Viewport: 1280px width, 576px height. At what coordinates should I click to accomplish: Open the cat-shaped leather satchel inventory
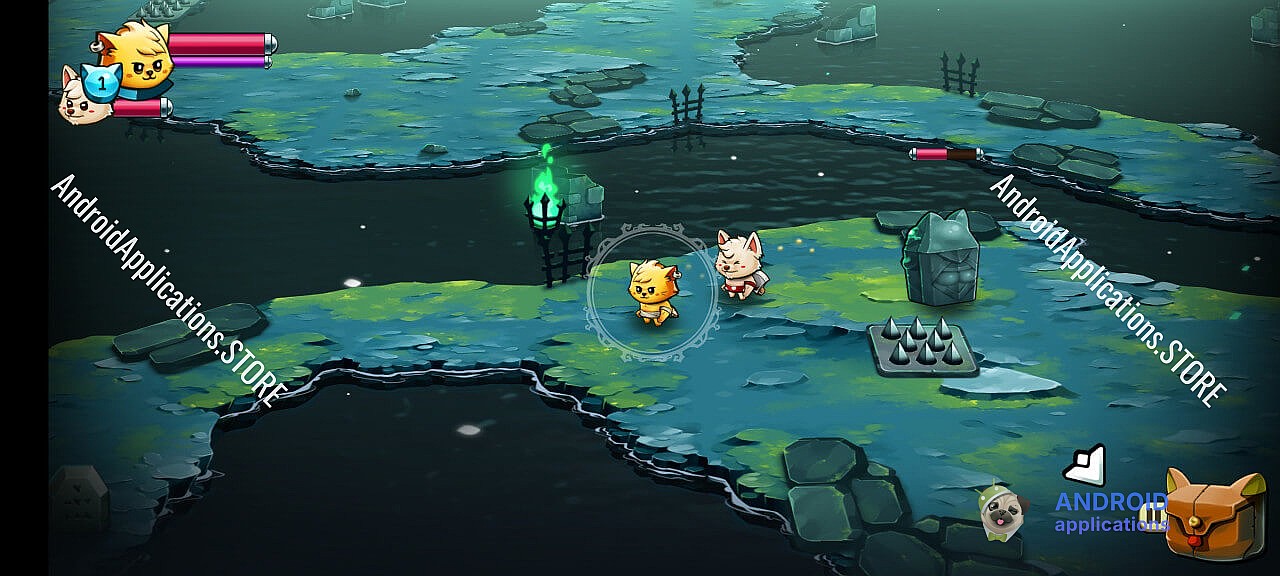(1215, 515)
